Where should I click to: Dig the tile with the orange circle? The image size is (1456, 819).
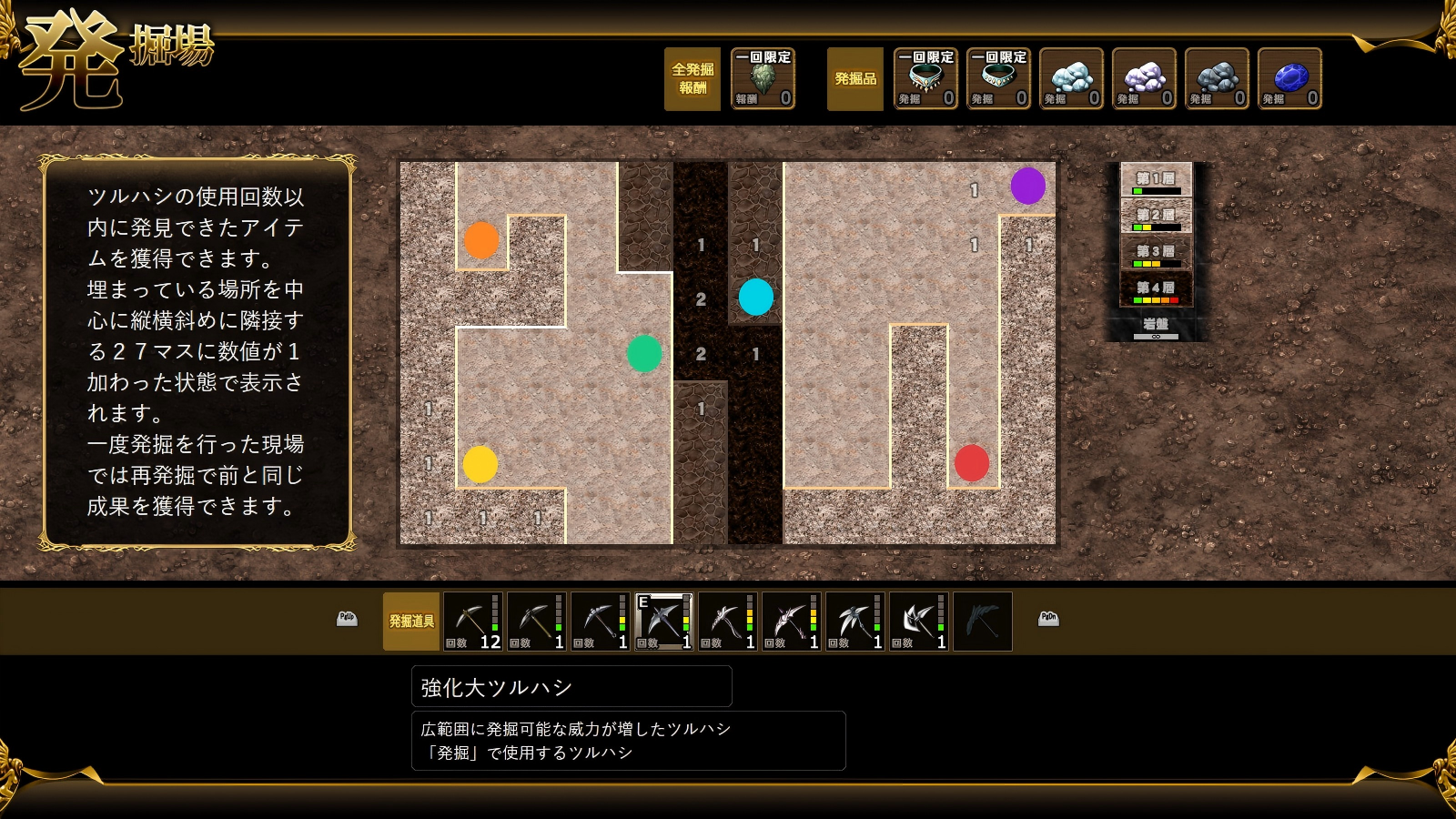tap(481, 240)
